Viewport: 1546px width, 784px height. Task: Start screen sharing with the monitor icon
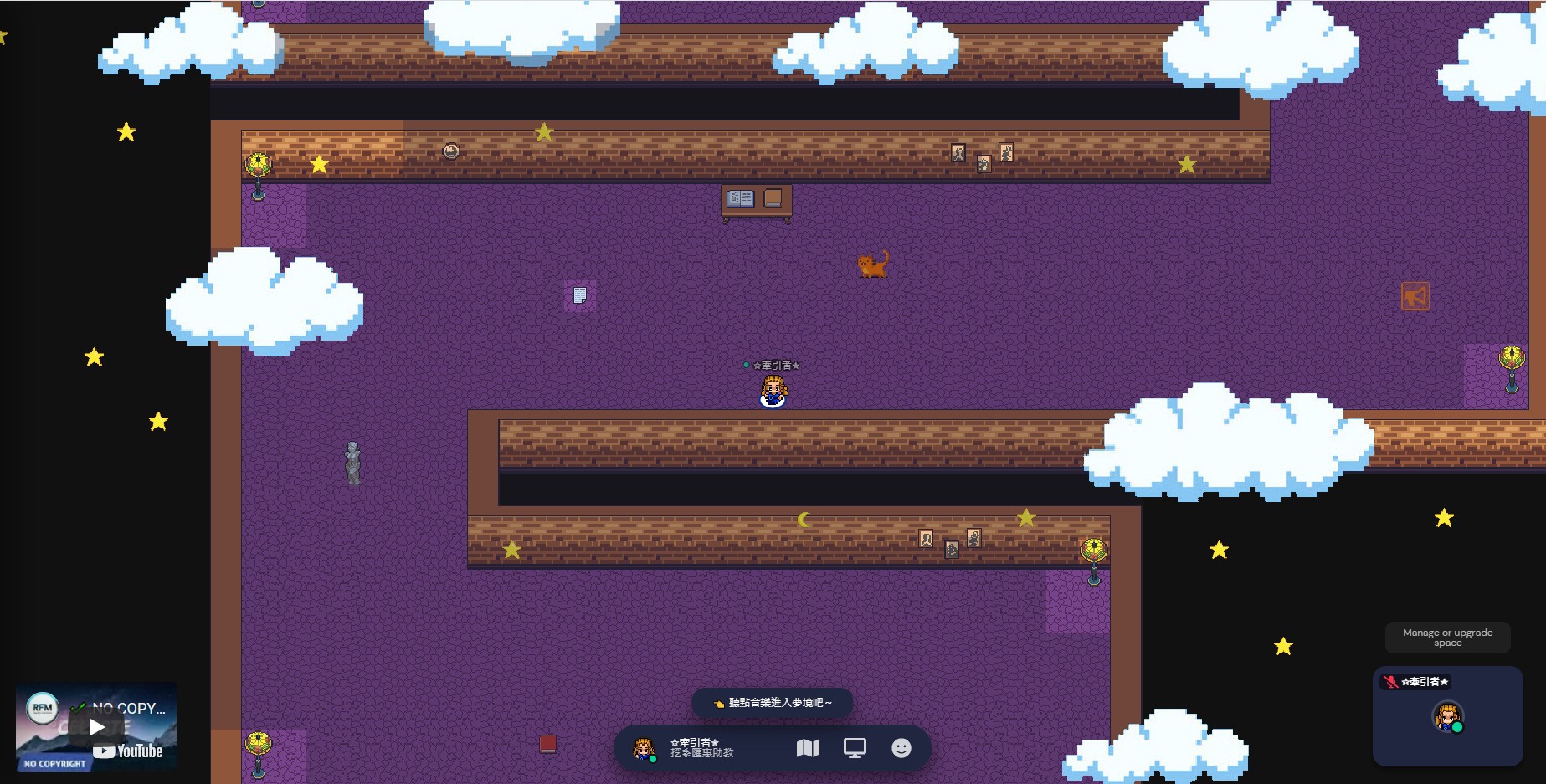pos(855,748)
